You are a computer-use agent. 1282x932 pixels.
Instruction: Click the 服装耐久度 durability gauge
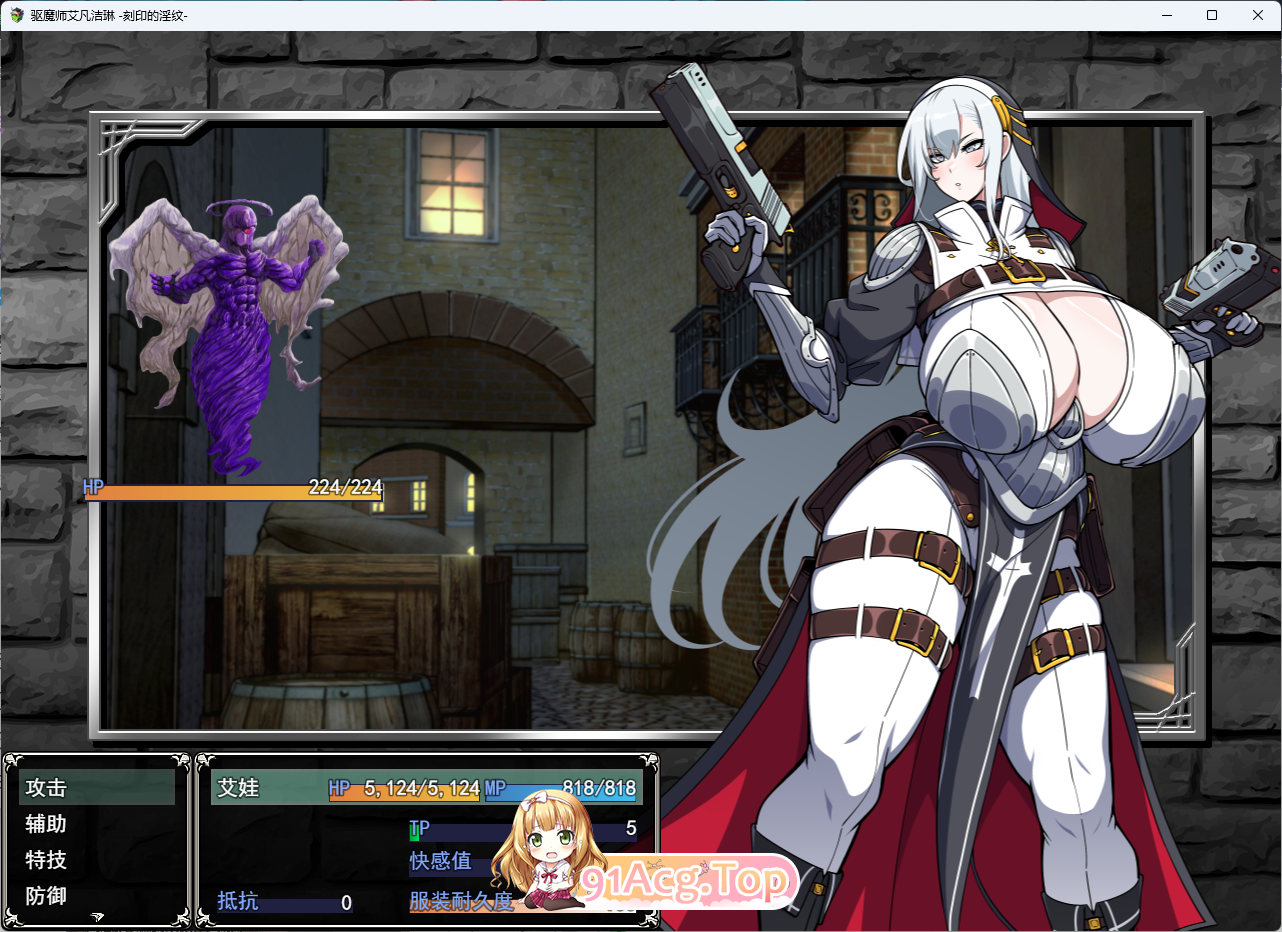click(x=460, y=902)
